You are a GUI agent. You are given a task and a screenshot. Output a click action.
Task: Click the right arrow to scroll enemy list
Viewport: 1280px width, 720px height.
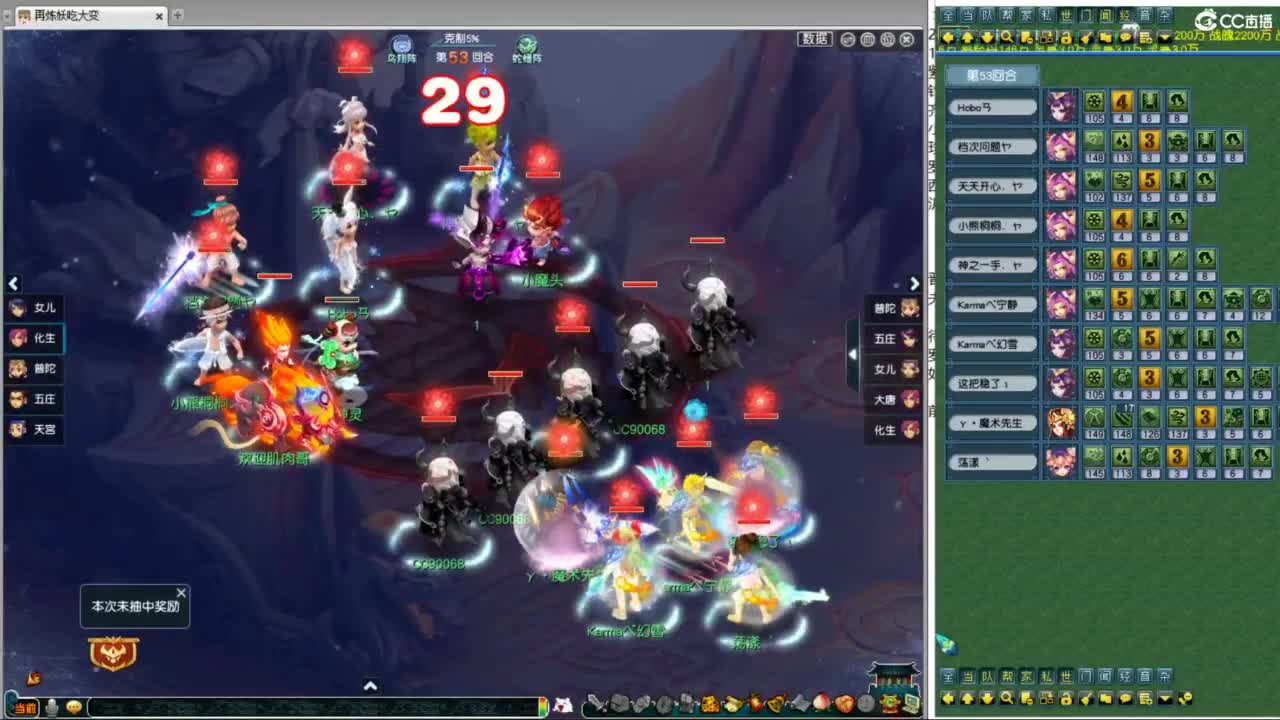coord(915,284)
